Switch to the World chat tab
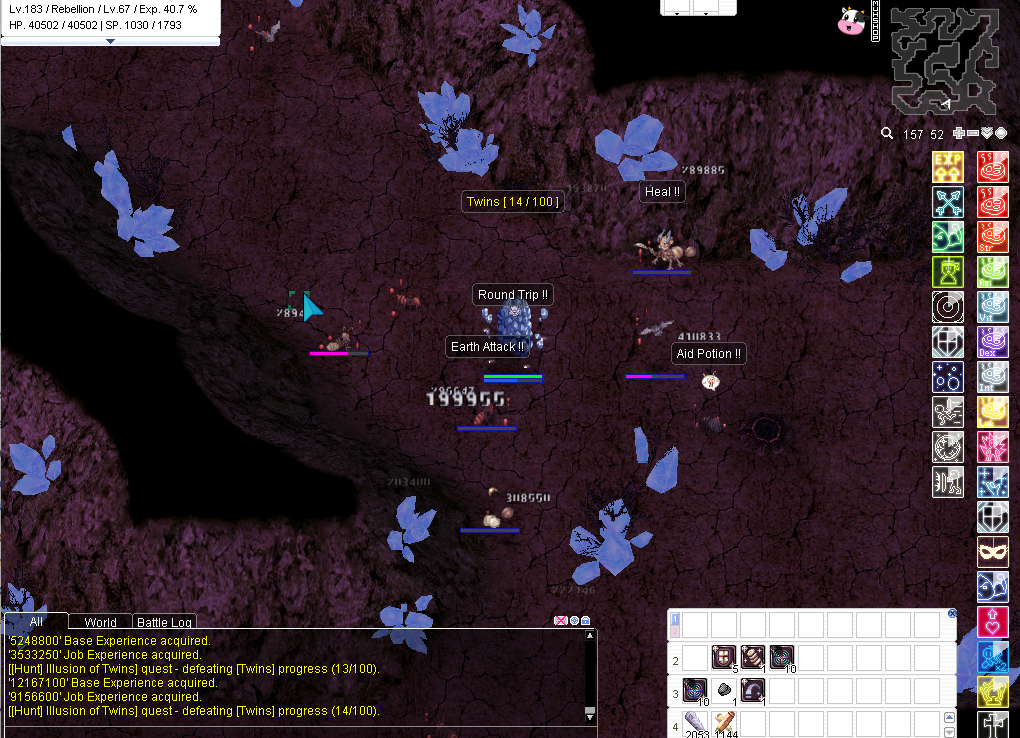The height and width of the screenshot is (738, 1020). [x=100, y=622]
